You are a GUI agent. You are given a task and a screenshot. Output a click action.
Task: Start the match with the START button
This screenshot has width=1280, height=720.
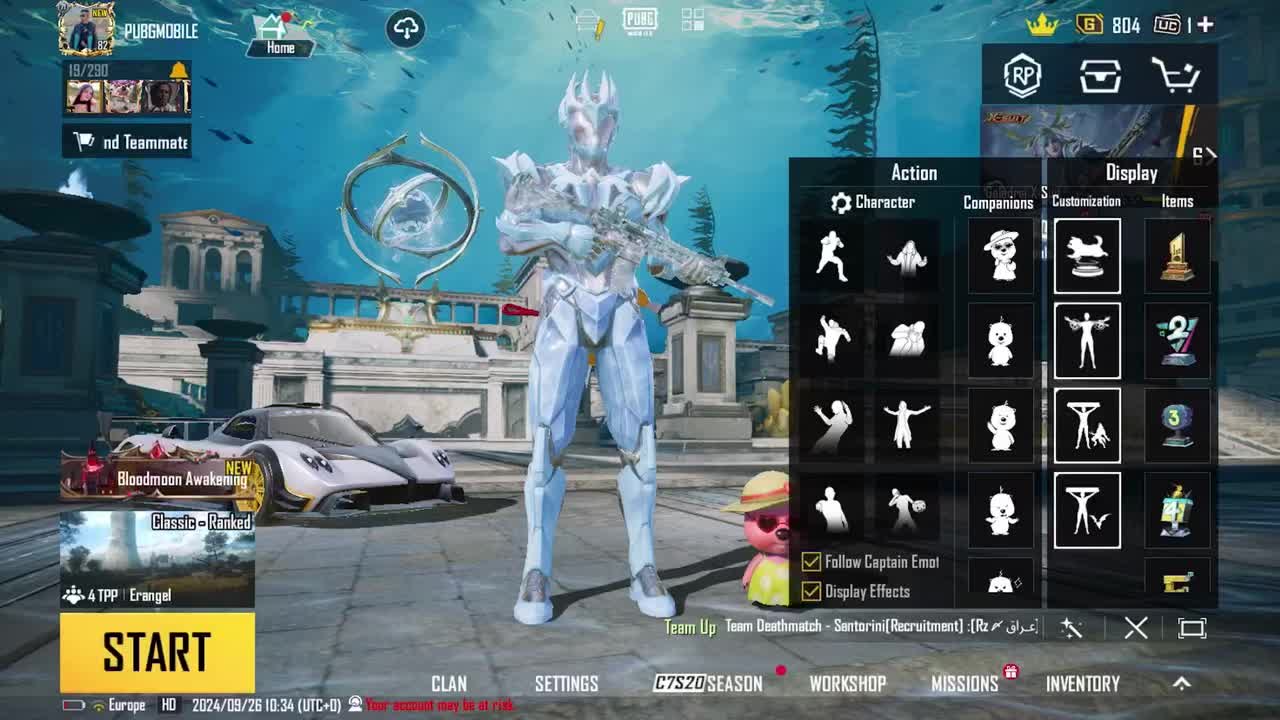(157, 652)
